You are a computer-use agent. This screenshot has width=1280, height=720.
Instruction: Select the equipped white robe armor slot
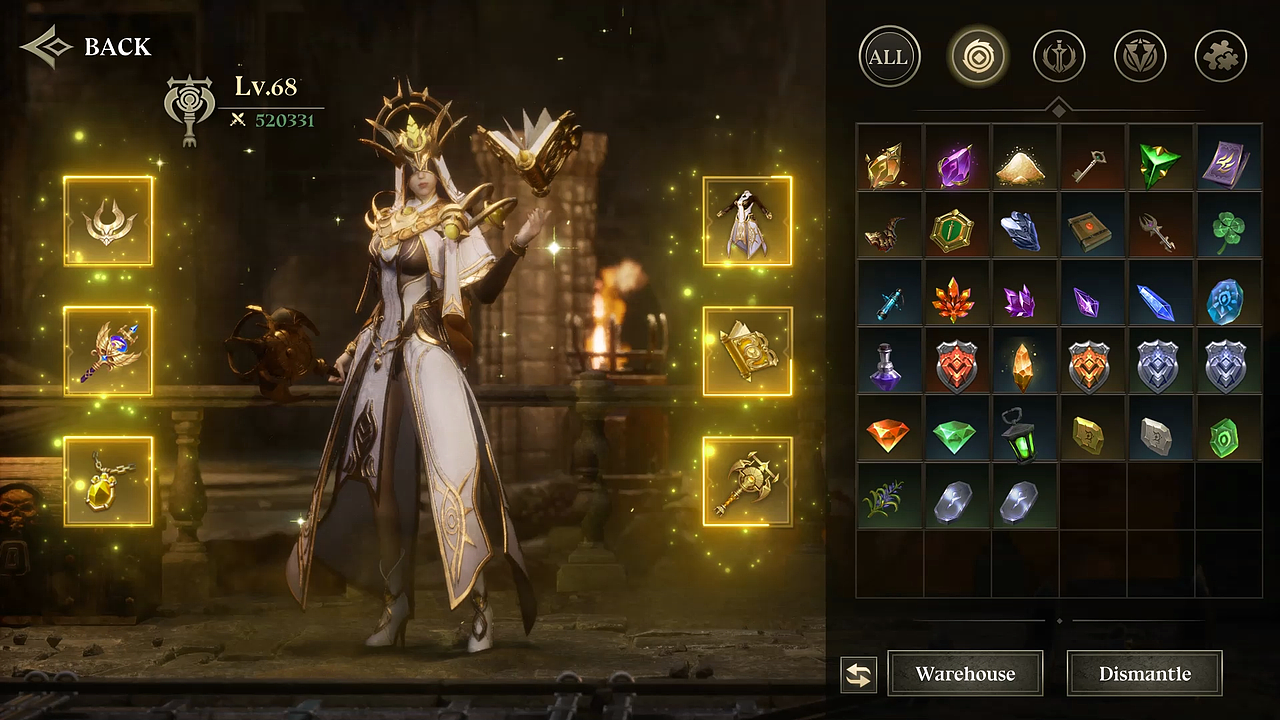point(747,221)
